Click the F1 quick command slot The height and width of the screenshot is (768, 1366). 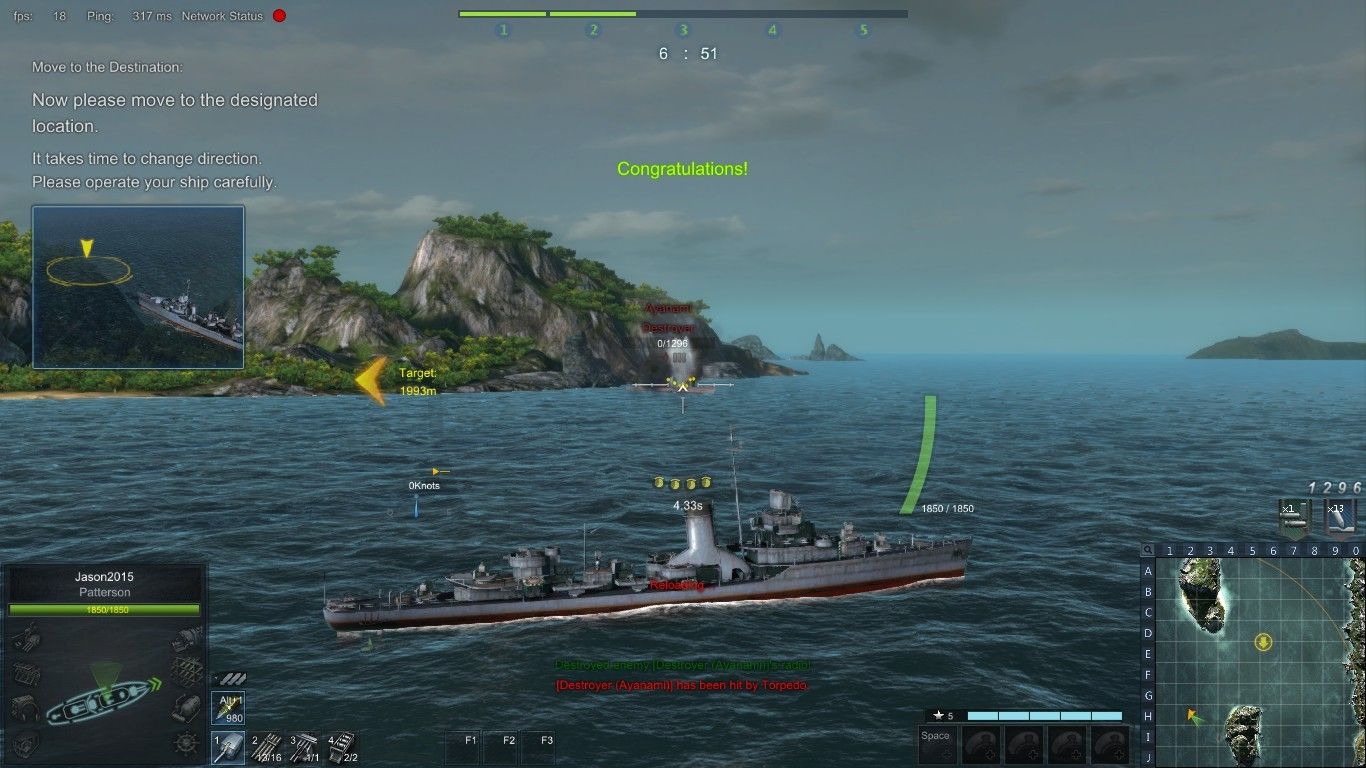(x=465, y=747)
